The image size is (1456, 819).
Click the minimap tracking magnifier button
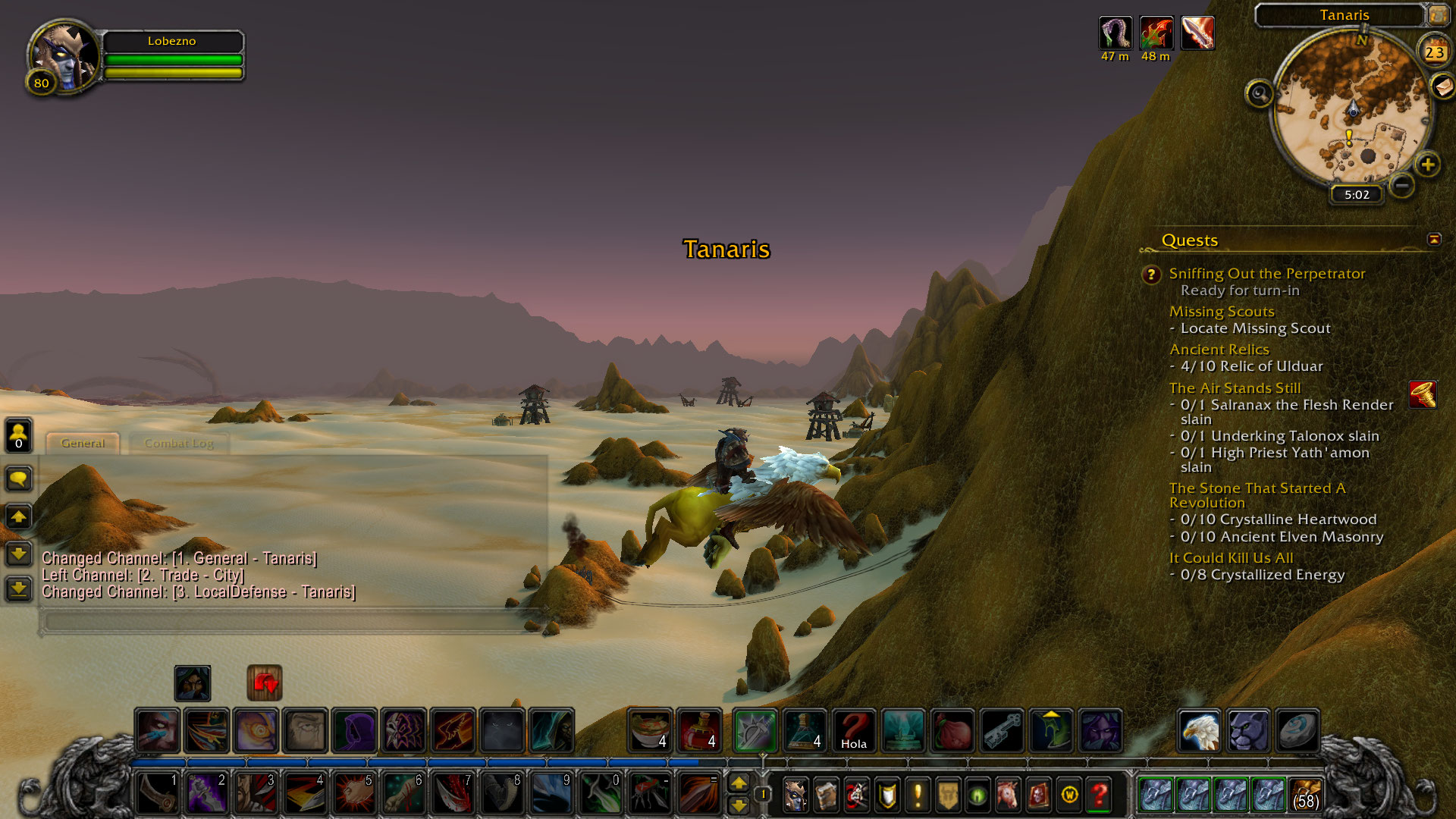pos(1260,94)
